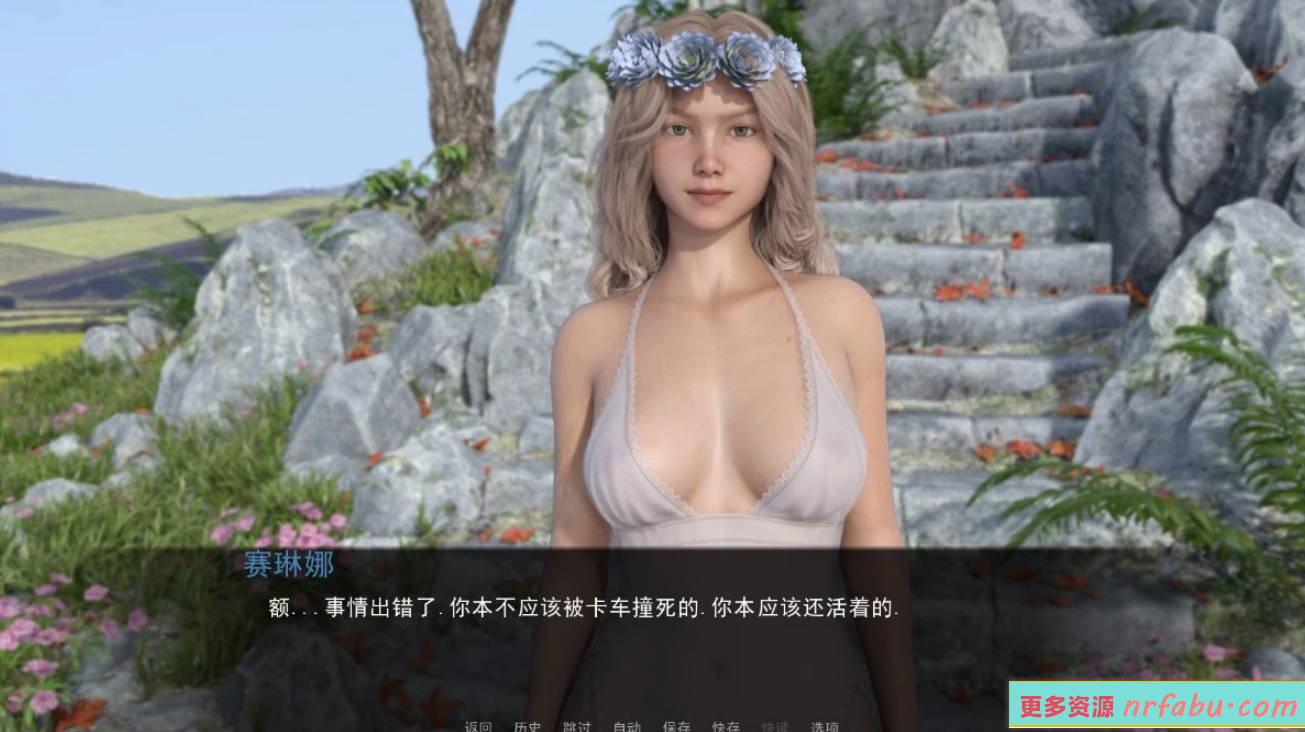Open the 历史 dialogue history
This screenshot has width=1305, height=732.
pyautogui.click(x=529, y=726)
